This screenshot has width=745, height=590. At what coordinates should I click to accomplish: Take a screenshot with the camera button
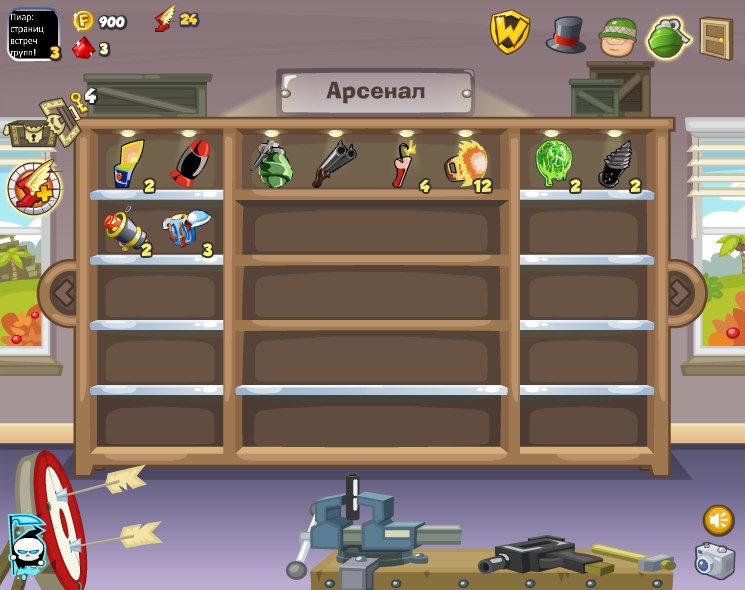pyautogui.click(x=715, y=561)
